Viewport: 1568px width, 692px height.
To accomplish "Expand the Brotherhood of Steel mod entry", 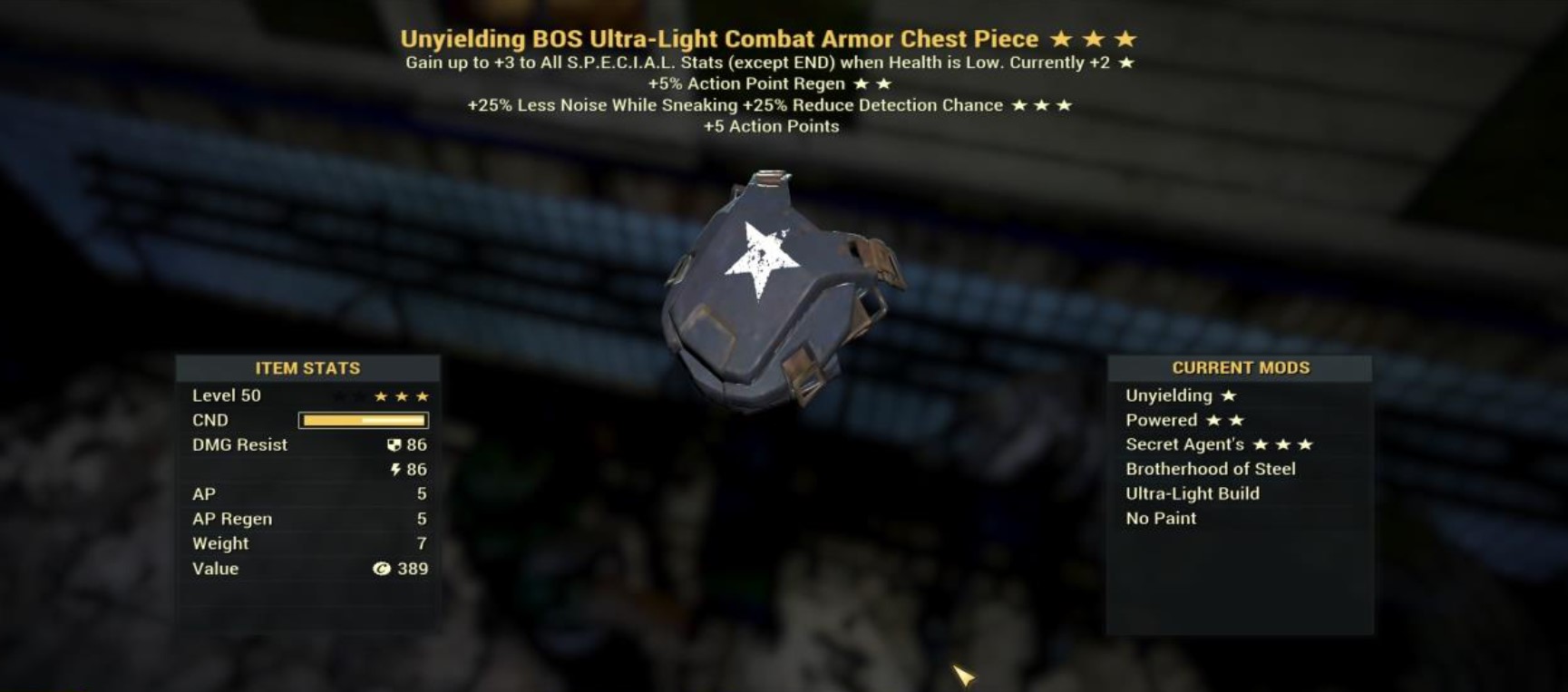I will point(1211,469).
